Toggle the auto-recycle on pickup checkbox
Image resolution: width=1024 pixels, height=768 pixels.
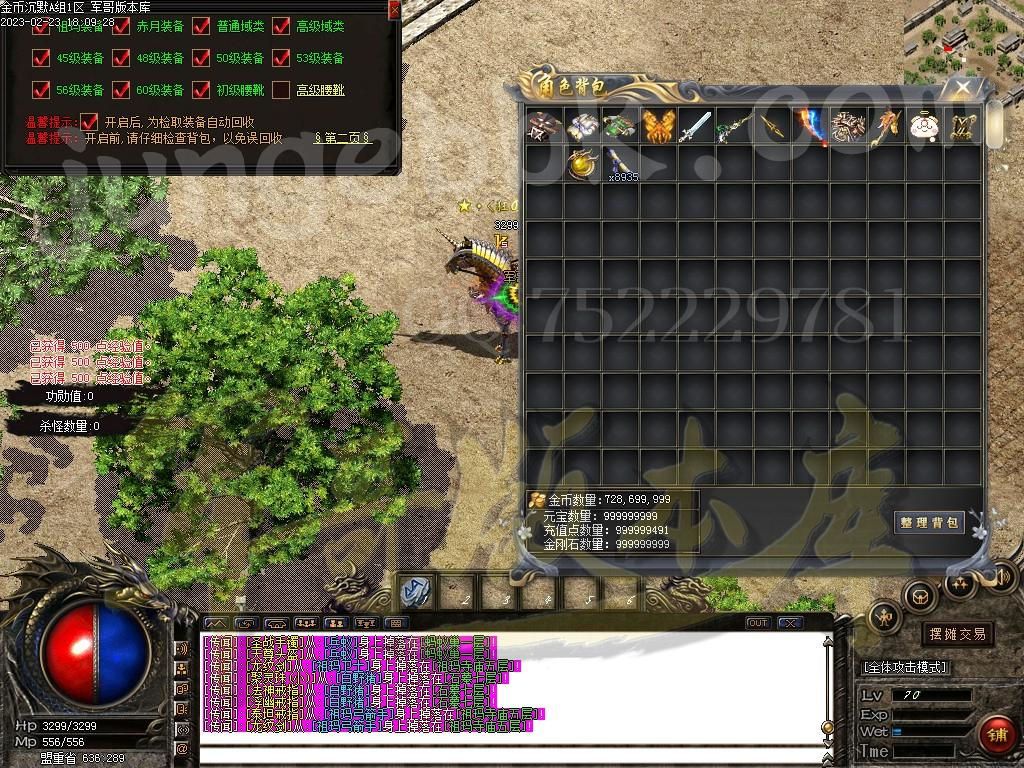90,121
